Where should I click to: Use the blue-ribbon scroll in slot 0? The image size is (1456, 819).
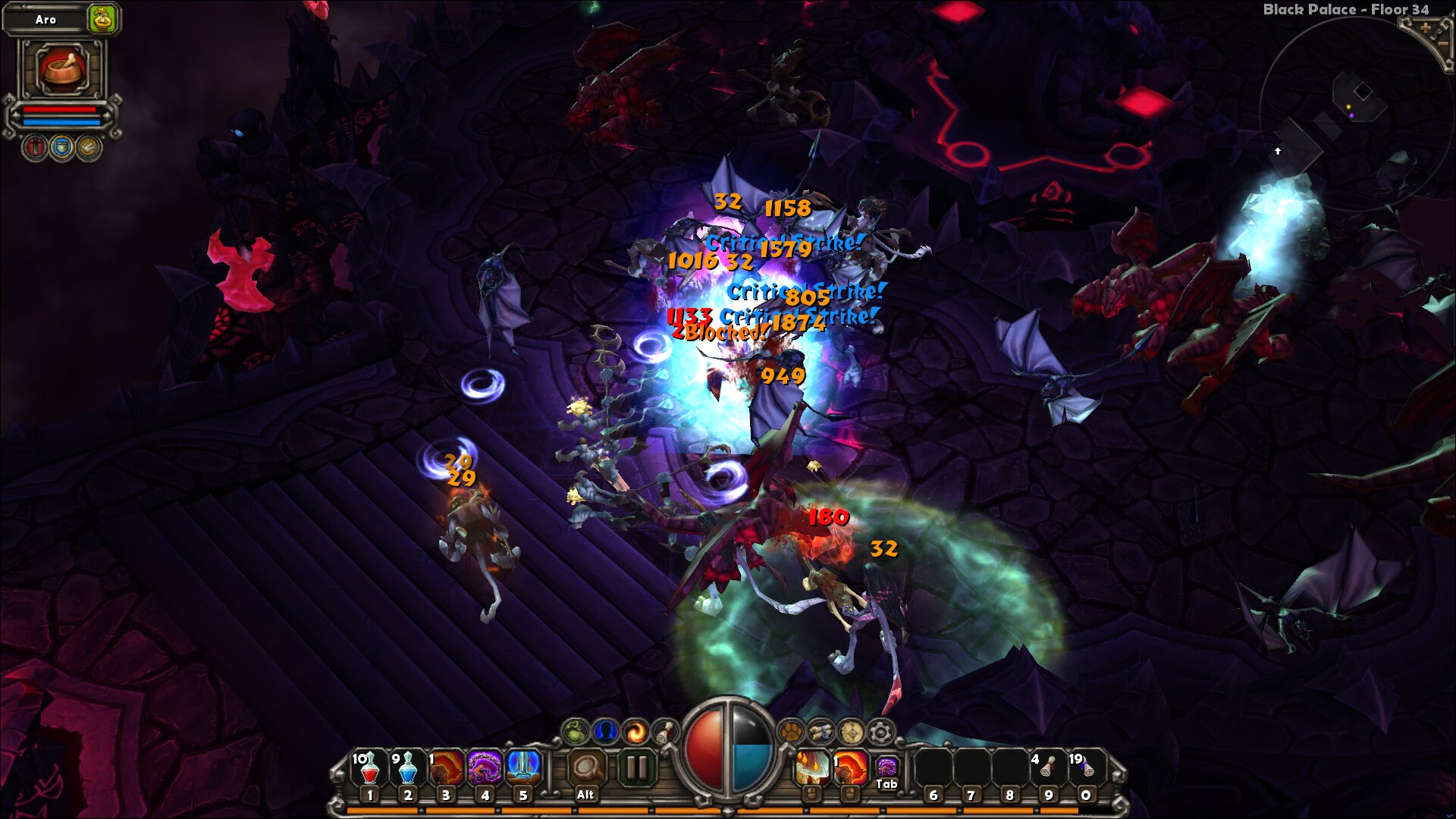tap(1086, 768)
